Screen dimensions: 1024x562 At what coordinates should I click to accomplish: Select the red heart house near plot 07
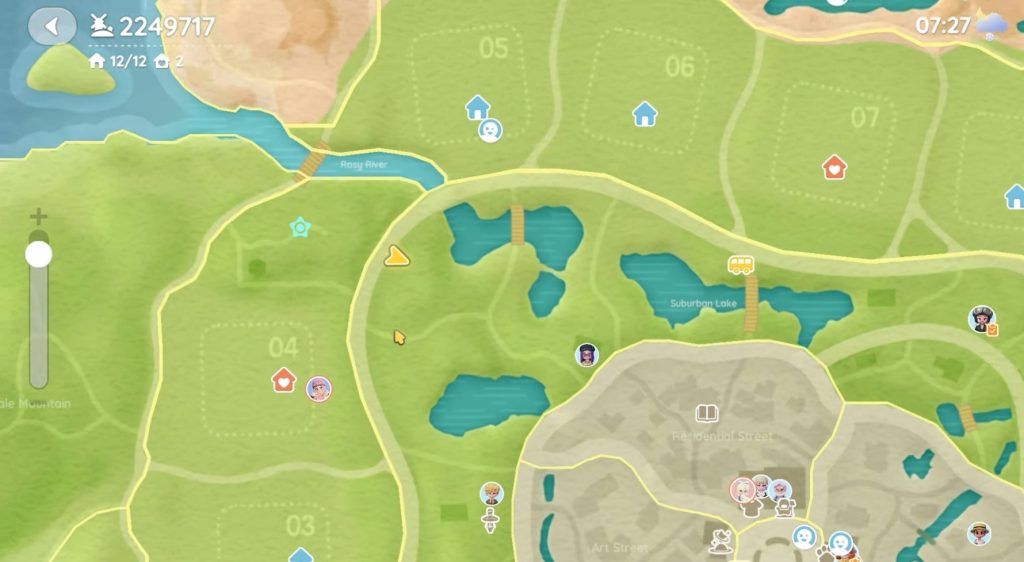tap(834, 166)
